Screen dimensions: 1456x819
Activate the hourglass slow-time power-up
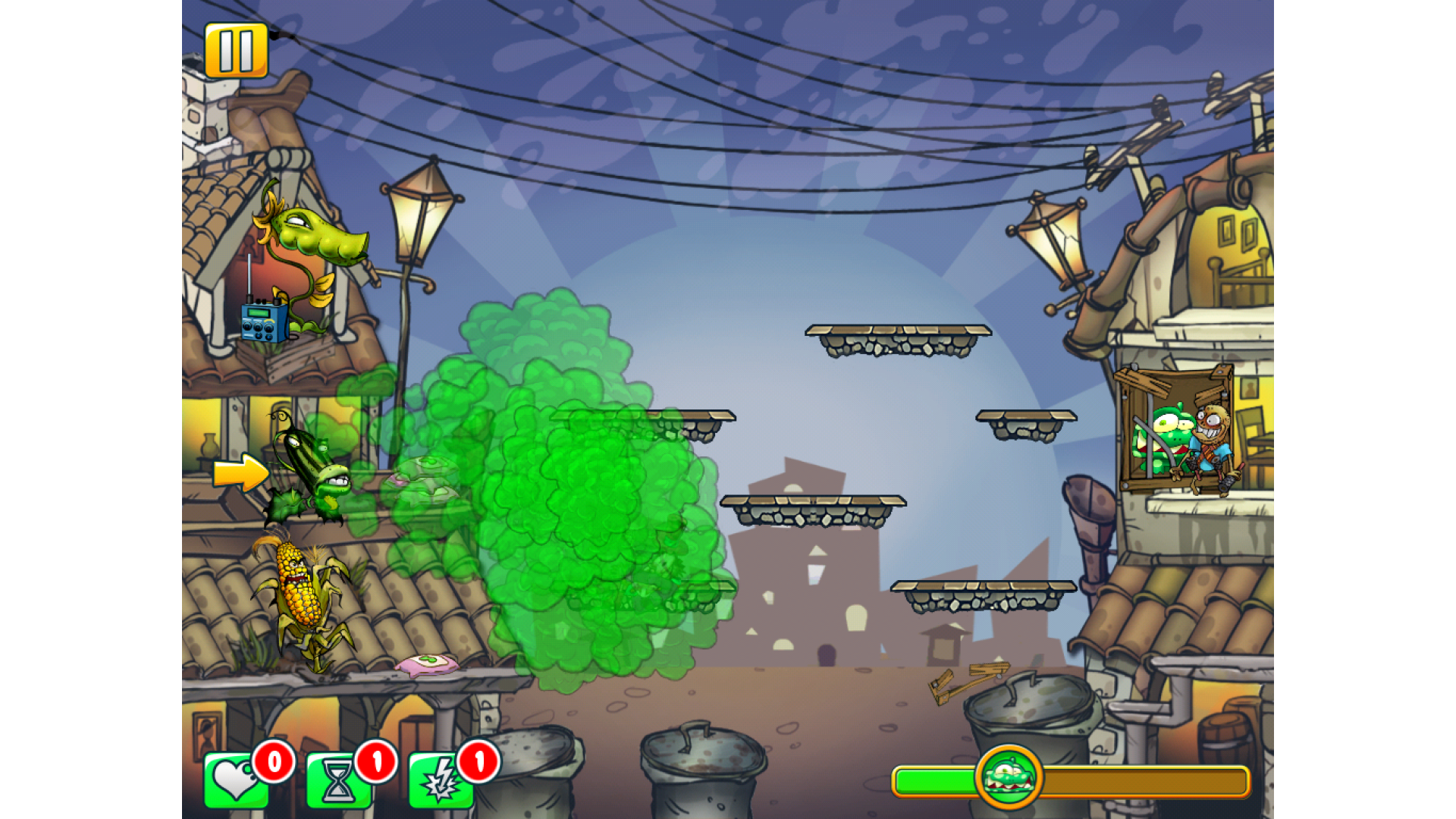[338, 780]
